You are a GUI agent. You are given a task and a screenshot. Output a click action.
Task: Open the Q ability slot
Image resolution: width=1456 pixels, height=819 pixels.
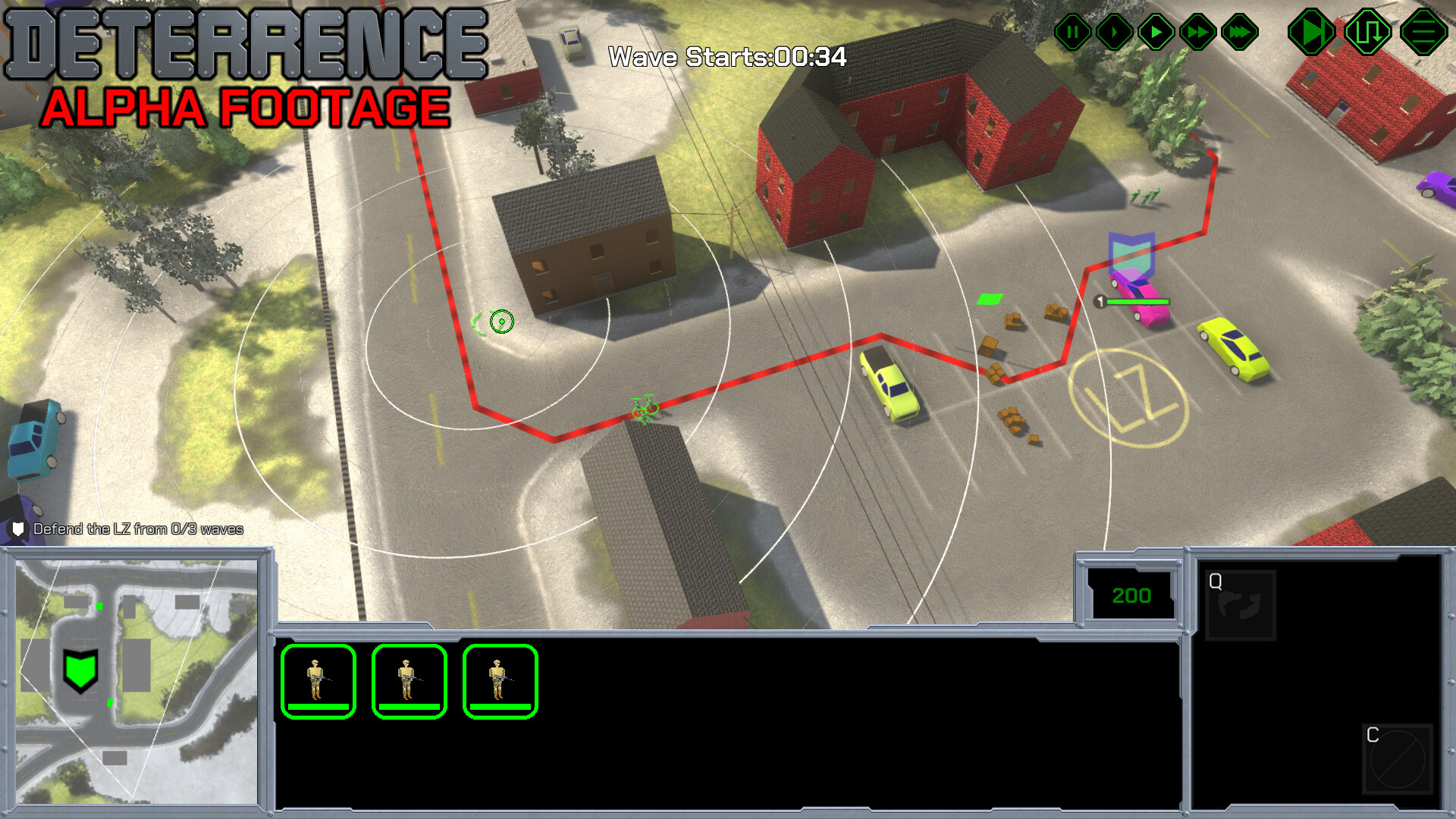click(x=1240, y=603)
